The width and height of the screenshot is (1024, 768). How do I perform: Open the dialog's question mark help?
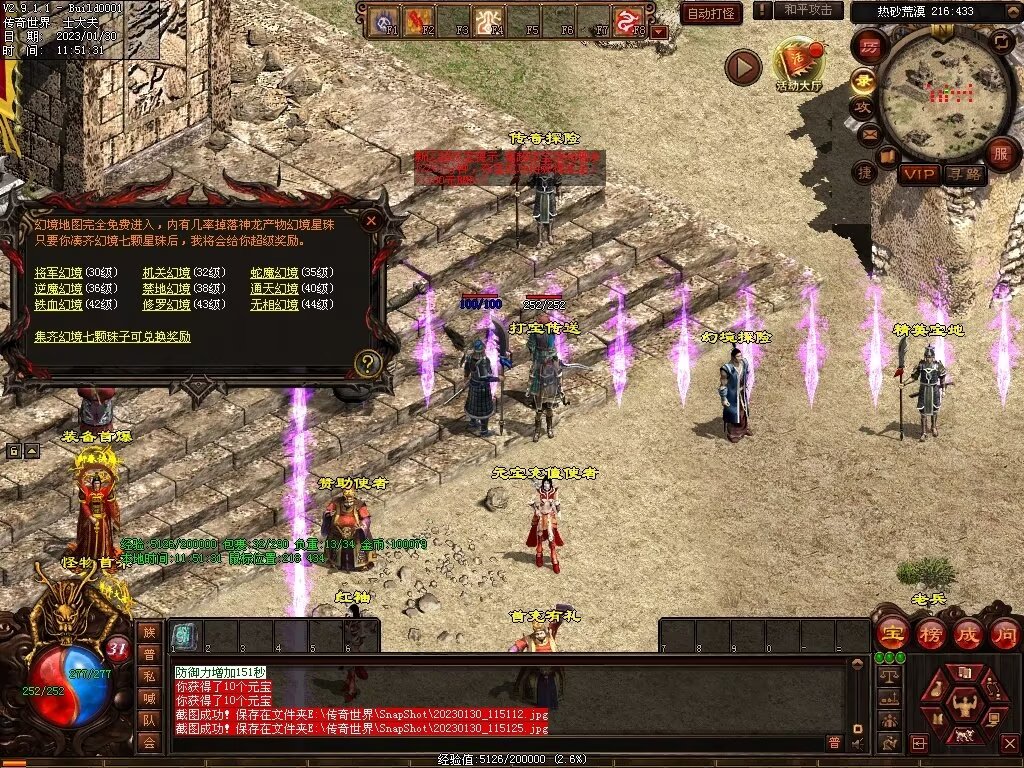coord(368,363)
